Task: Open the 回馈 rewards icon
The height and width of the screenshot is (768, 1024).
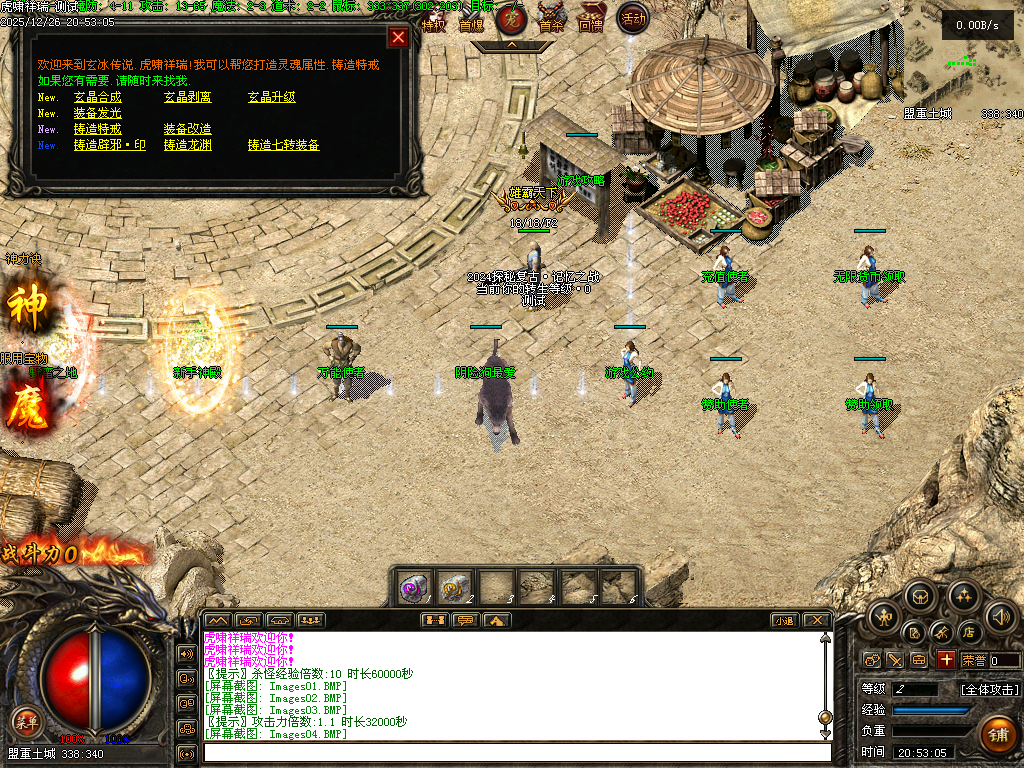Action: [591, 18]
